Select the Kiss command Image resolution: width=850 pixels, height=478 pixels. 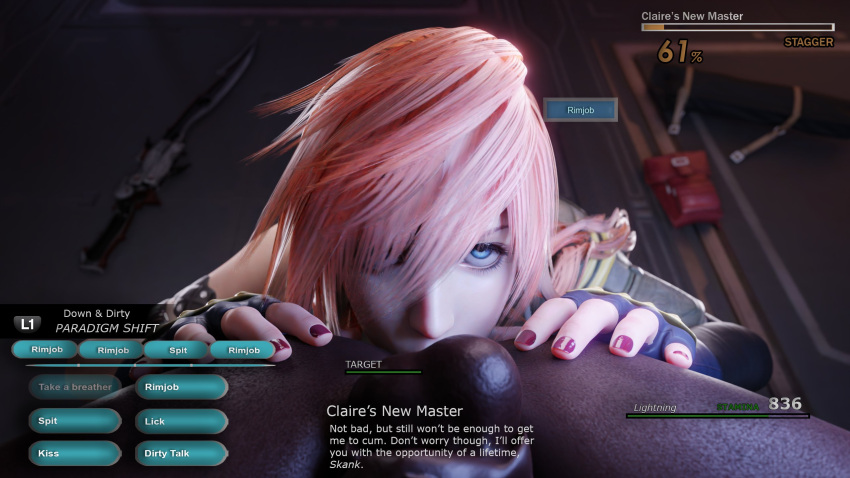click(x=75, y=454)
